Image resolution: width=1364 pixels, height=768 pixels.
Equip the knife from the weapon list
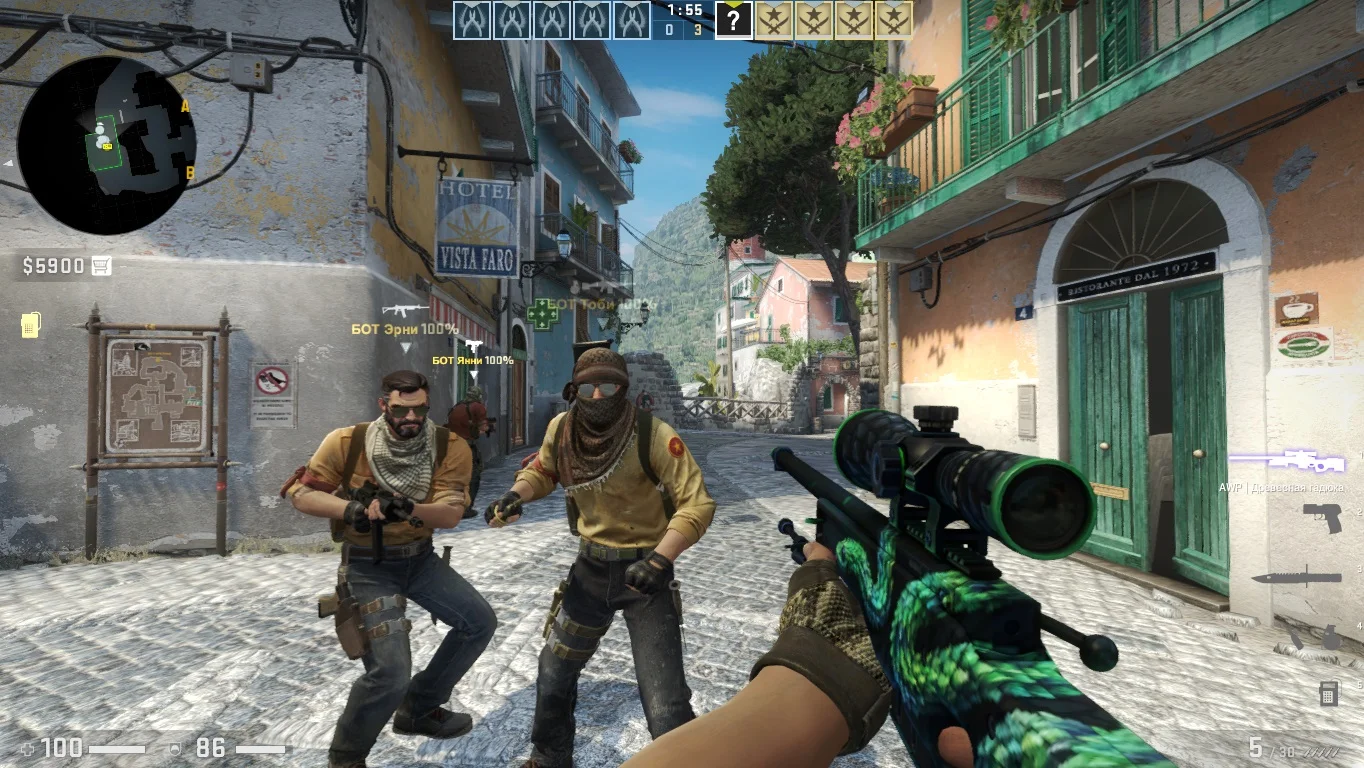tap(1296, 577)
